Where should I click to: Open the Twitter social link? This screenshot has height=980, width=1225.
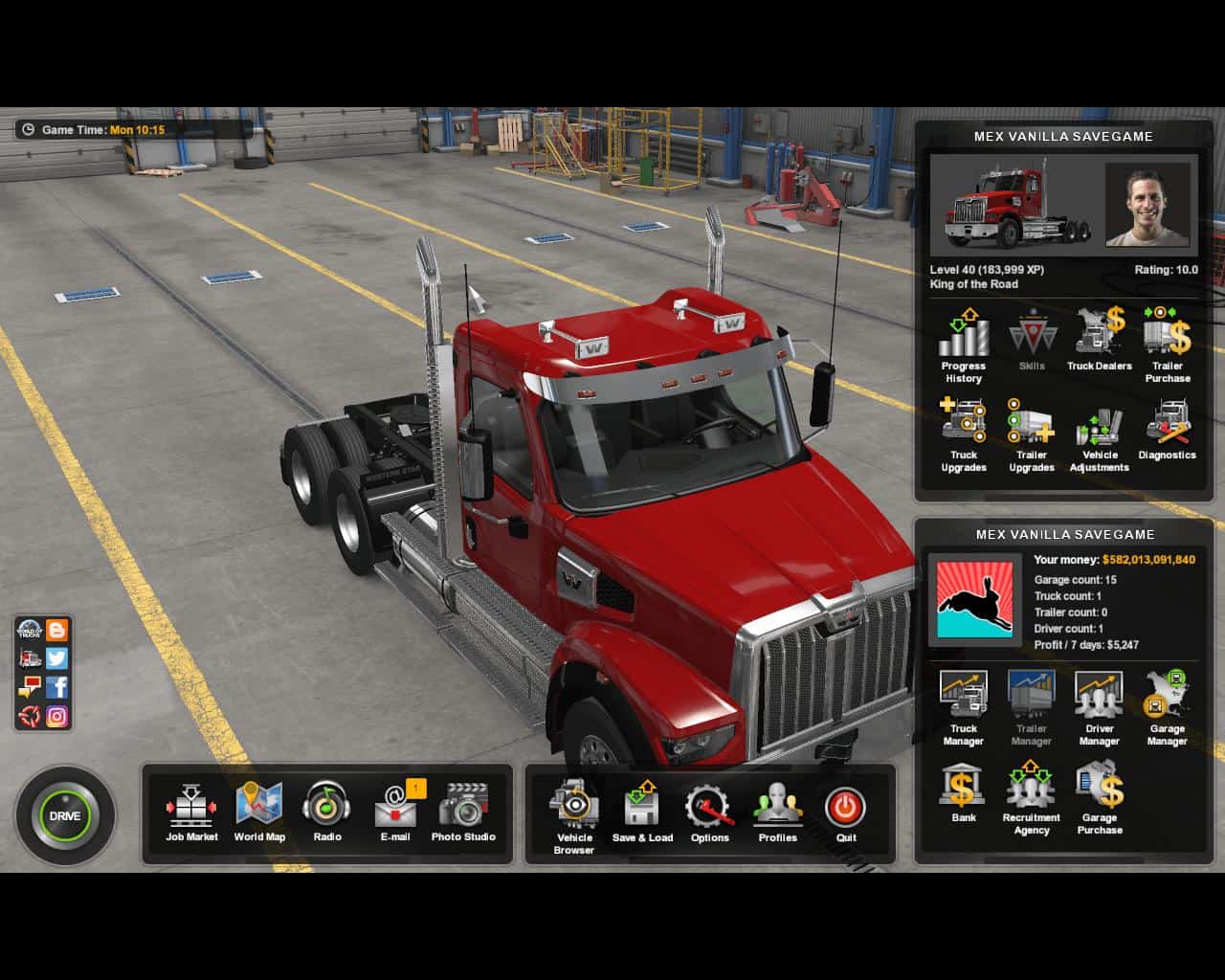coord(57,658)
